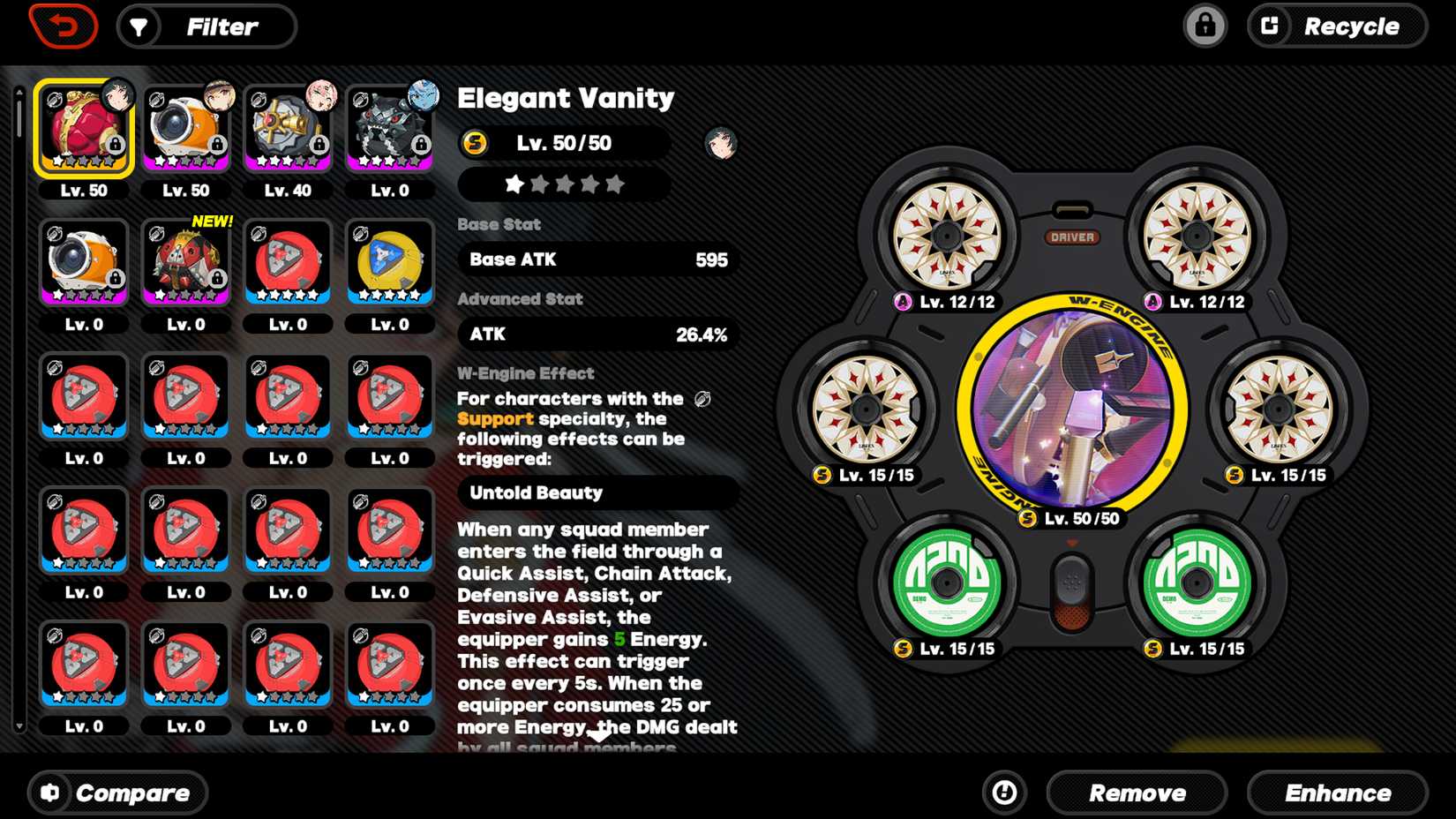Open the Compare tool
Viewport: 1456px width, 819px height.
coord(116,793)
